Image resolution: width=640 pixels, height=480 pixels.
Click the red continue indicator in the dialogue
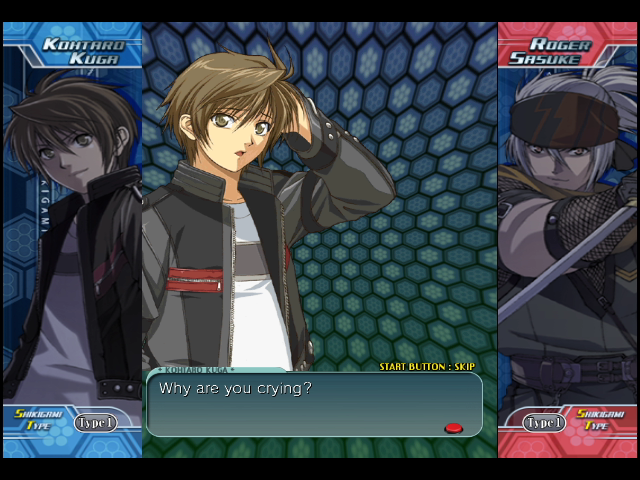pos(453,428)
